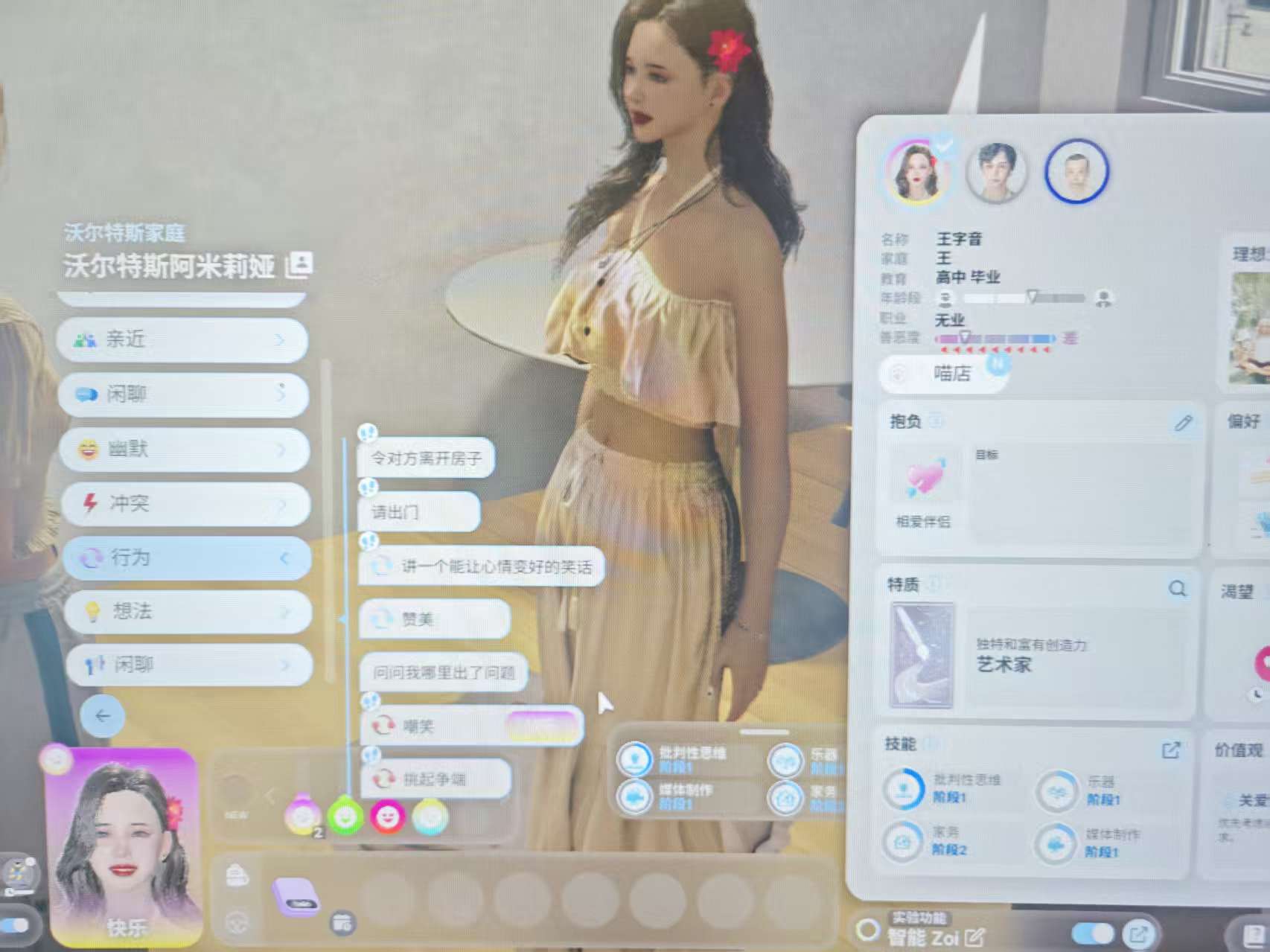Open the 冲突 interaction category
The width and height of the screenshot is (1270, 952).
184,504
